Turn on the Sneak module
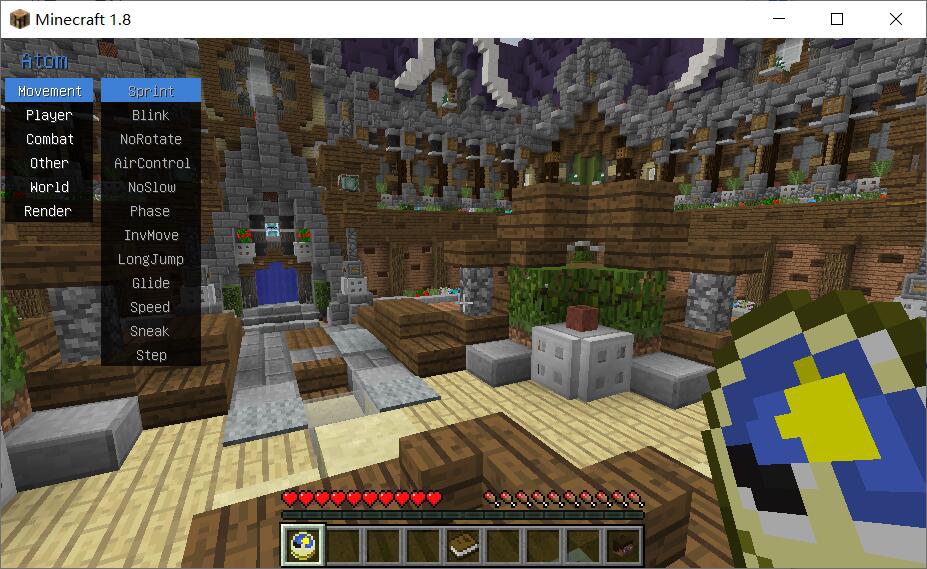Screen dimensions: 927x569 coord(151,331)
